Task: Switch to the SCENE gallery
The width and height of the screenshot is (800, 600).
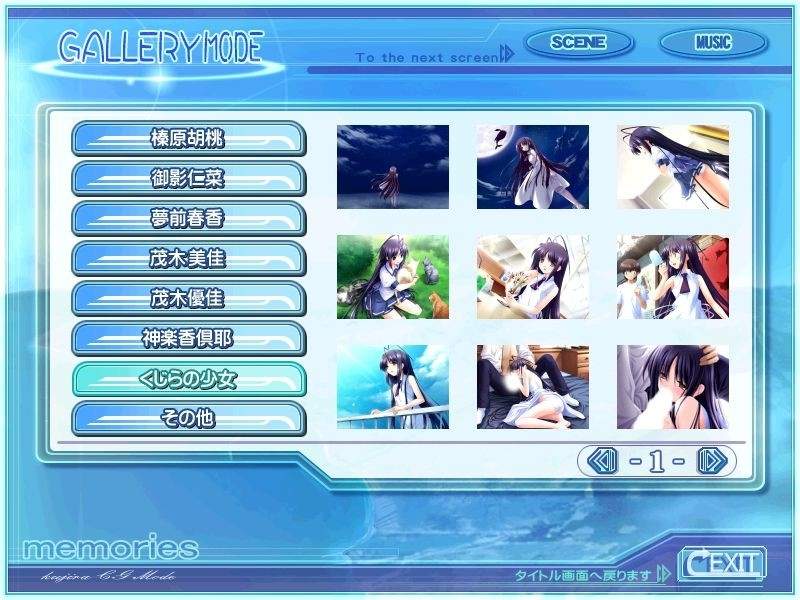Action: 578,43
